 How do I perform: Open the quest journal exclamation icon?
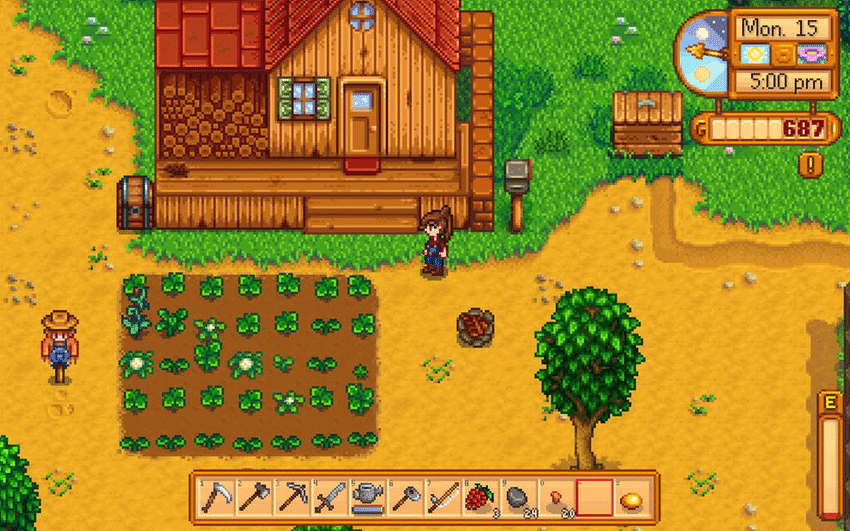(809, 162)
